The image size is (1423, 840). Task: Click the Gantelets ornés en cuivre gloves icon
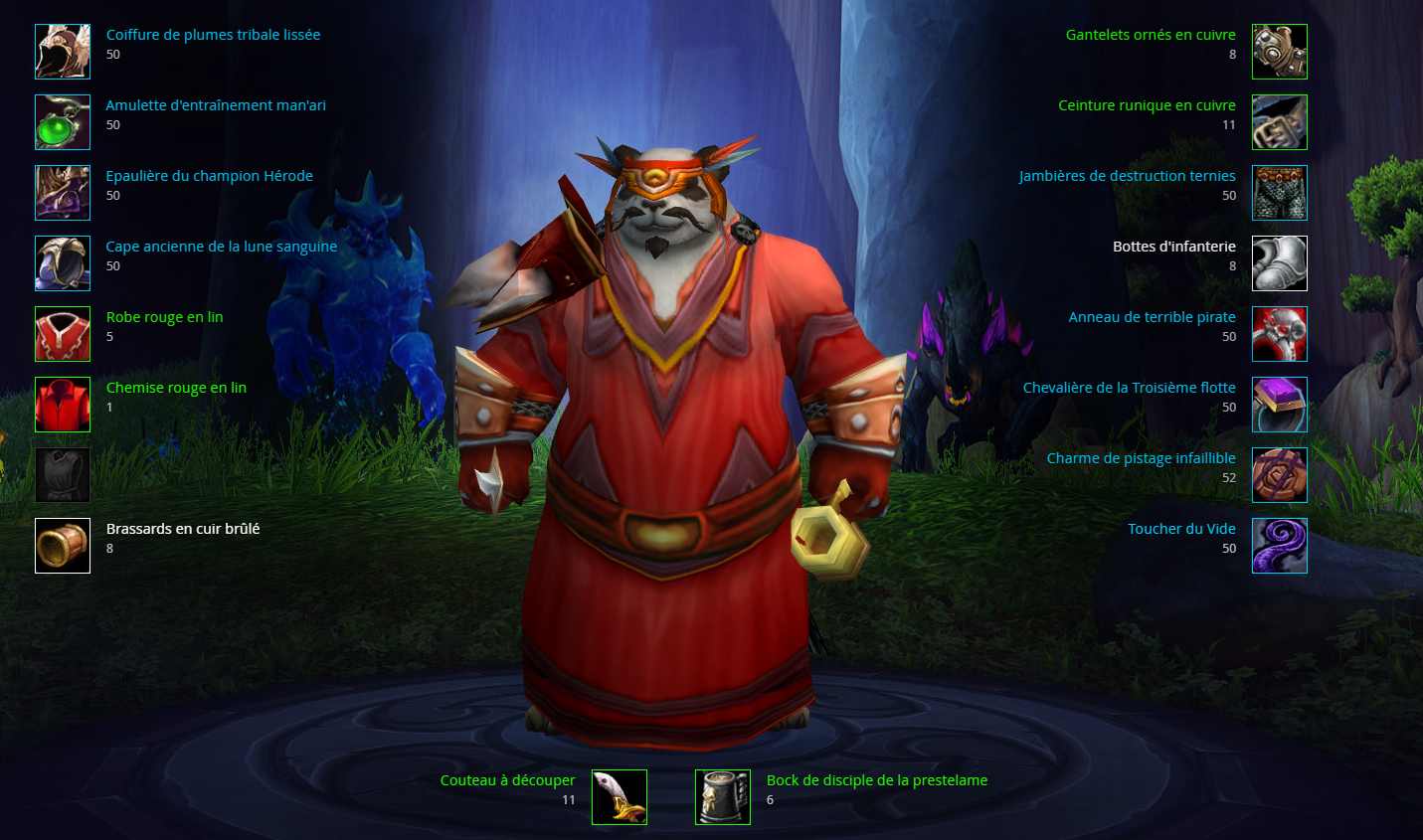[x=1280, y=51]
